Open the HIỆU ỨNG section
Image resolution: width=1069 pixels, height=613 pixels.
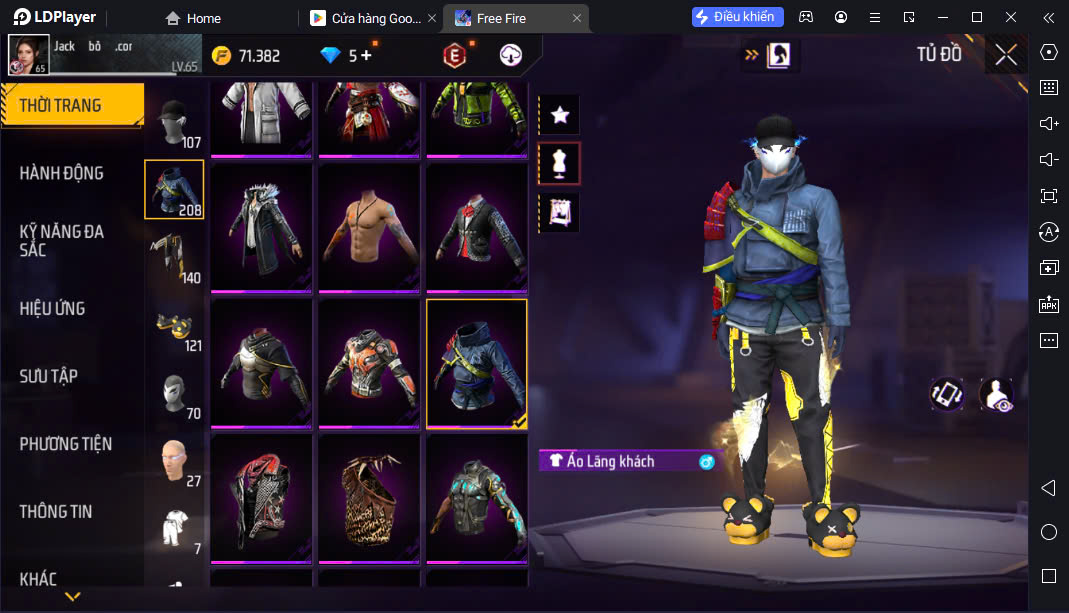tap(53, 308)
